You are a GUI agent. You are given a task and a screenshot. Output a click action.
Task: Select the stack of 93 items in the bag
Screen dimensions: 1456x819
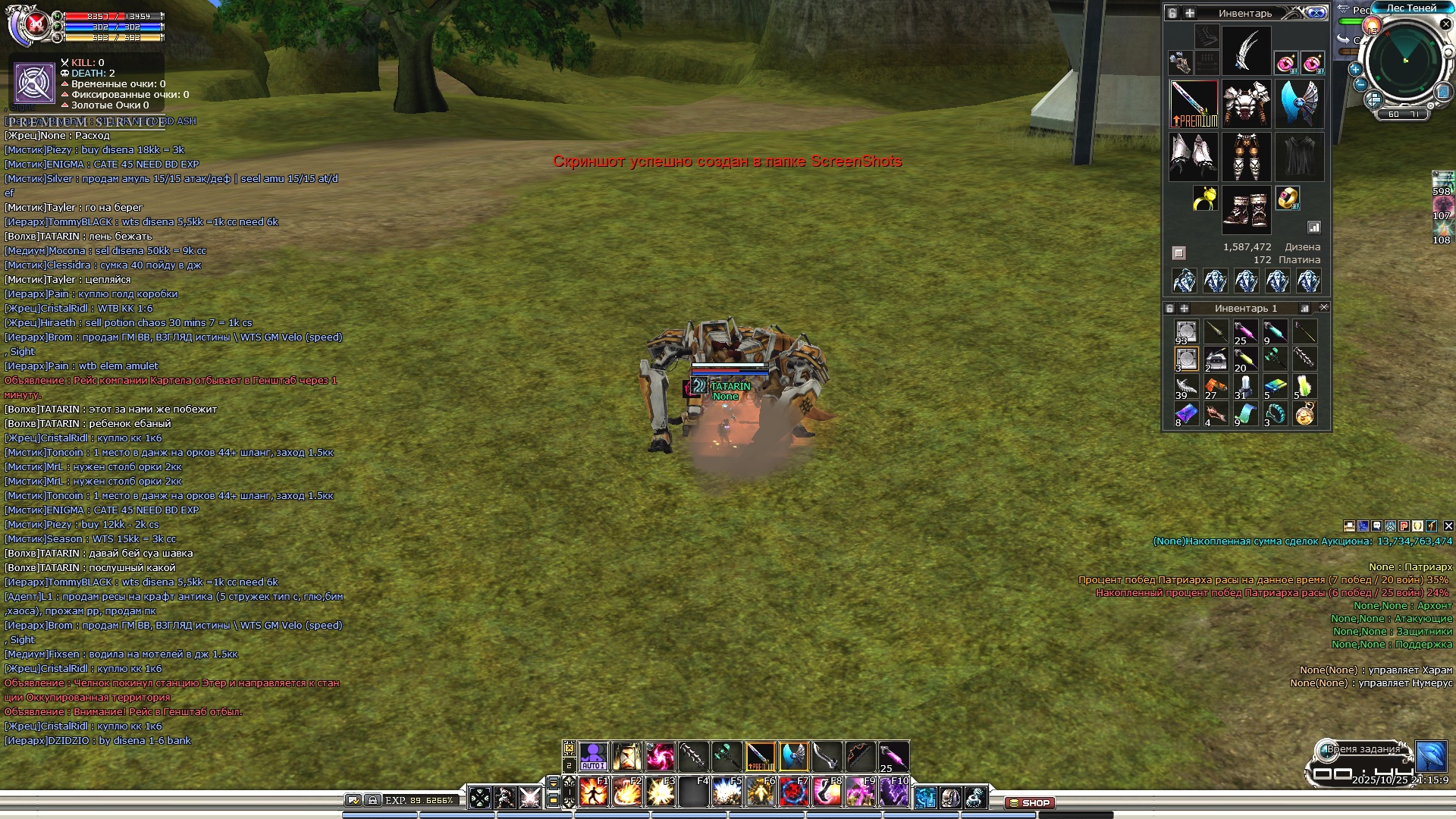point(1186,332)
